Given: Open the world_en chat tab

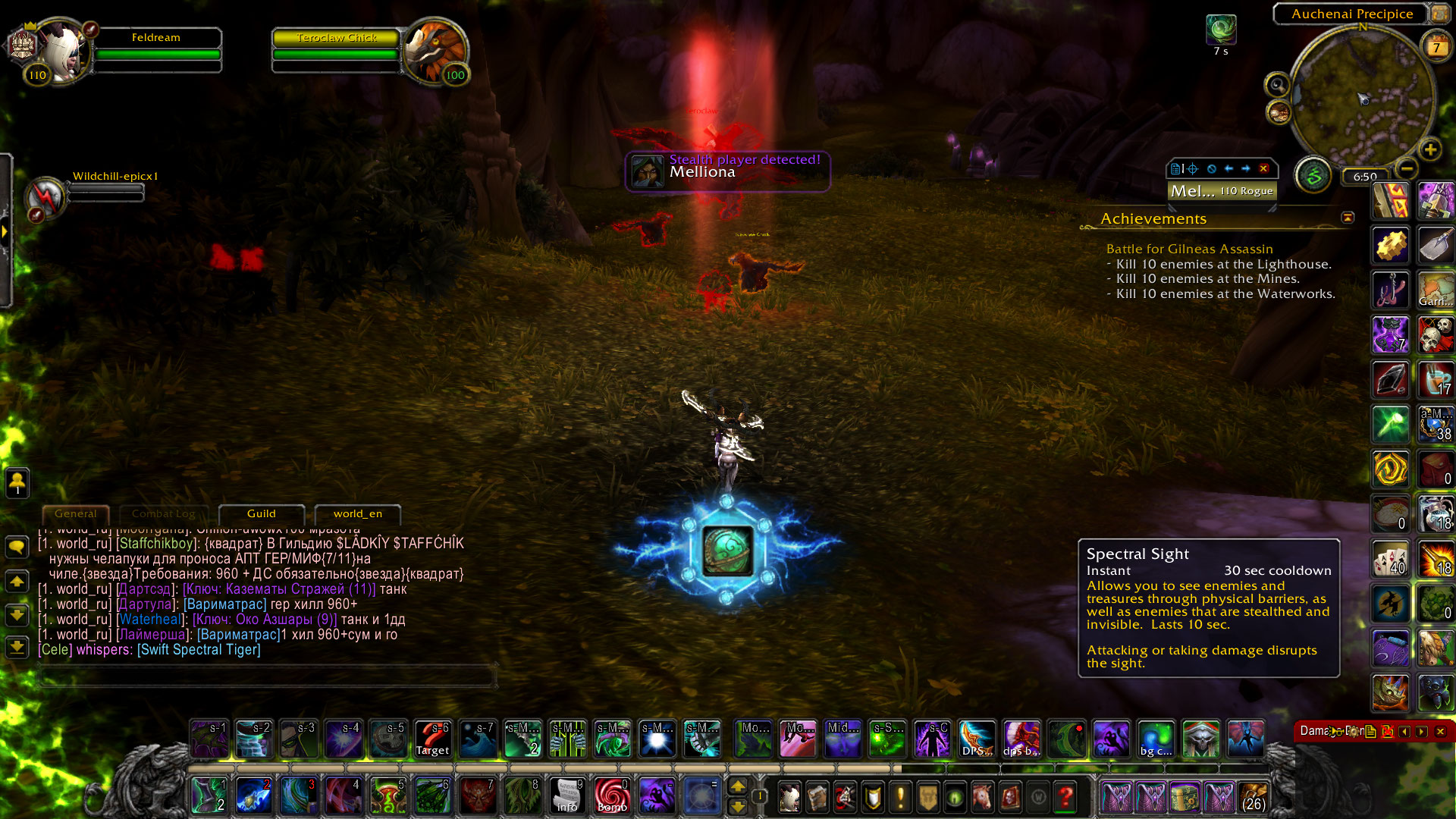Looking at the screenshot, I should [357, 514].
